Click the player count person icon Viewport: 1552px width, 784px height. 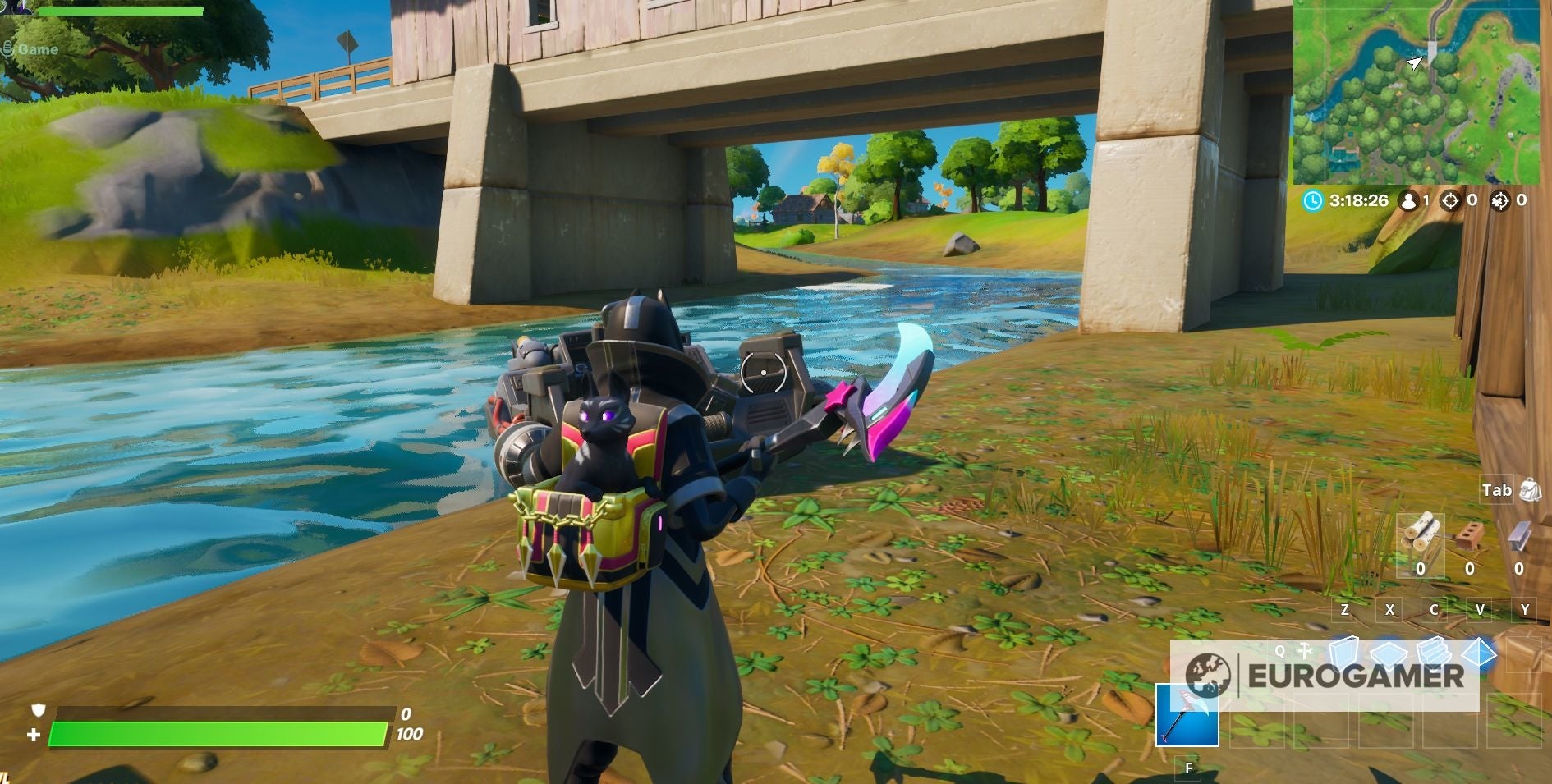(1408, 200)
